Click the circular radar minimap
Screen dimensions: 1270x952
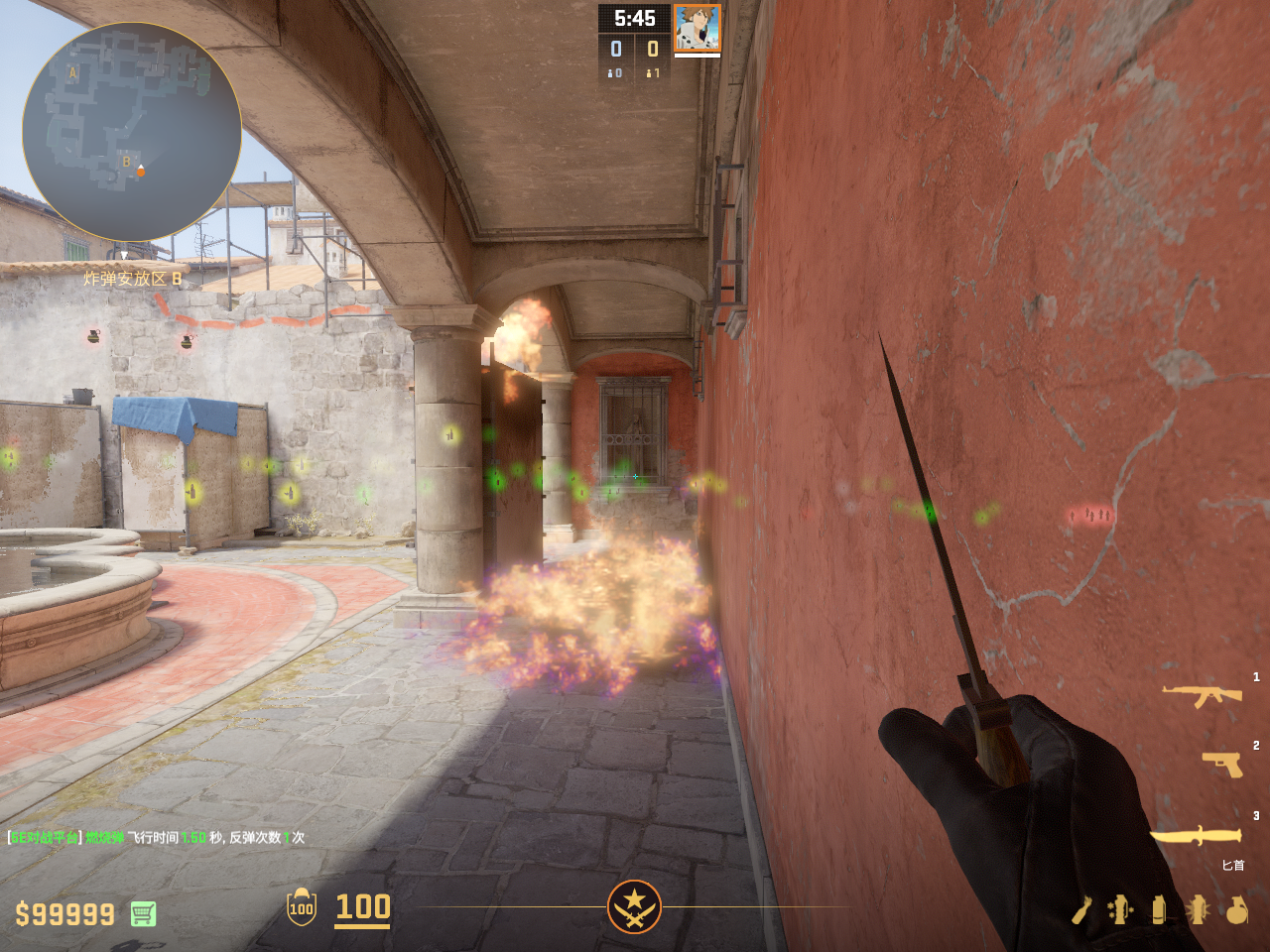[132, 131]
